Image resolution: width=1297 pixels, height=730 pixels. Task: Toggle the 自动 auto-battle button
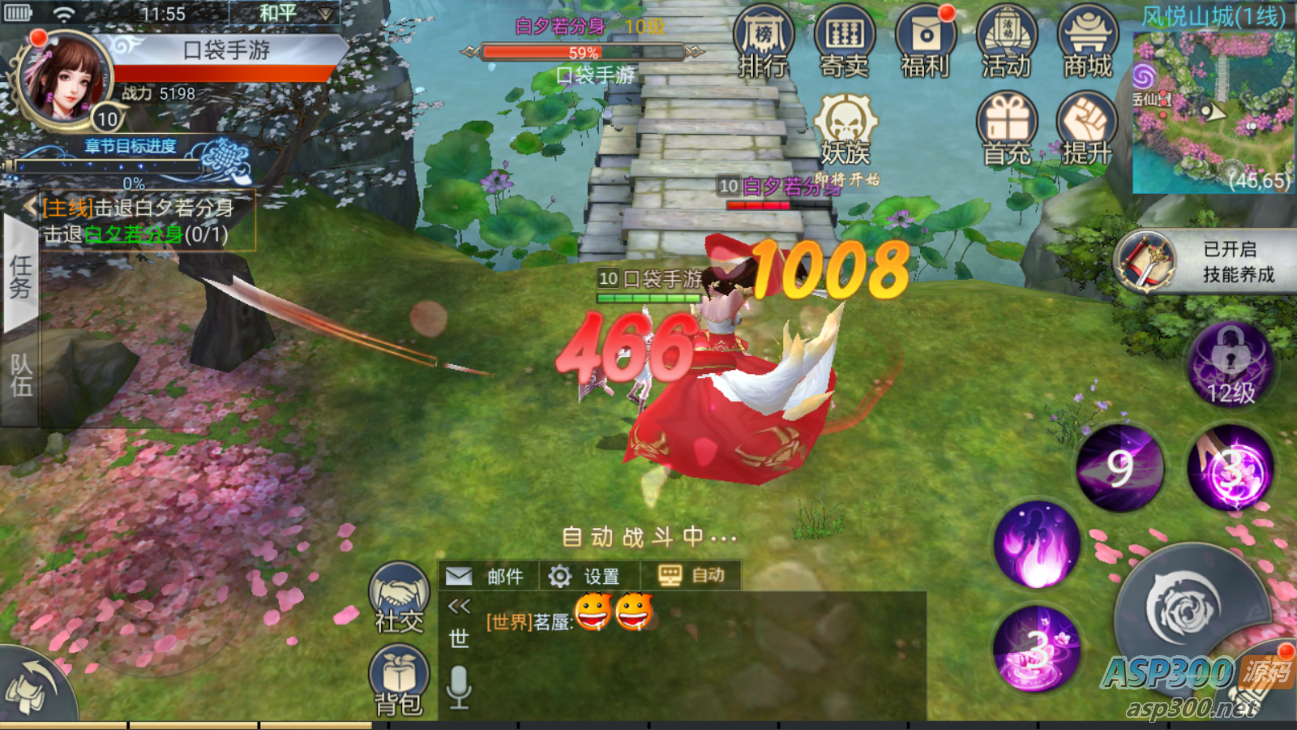pyautogui.click(x=692, y=575)
